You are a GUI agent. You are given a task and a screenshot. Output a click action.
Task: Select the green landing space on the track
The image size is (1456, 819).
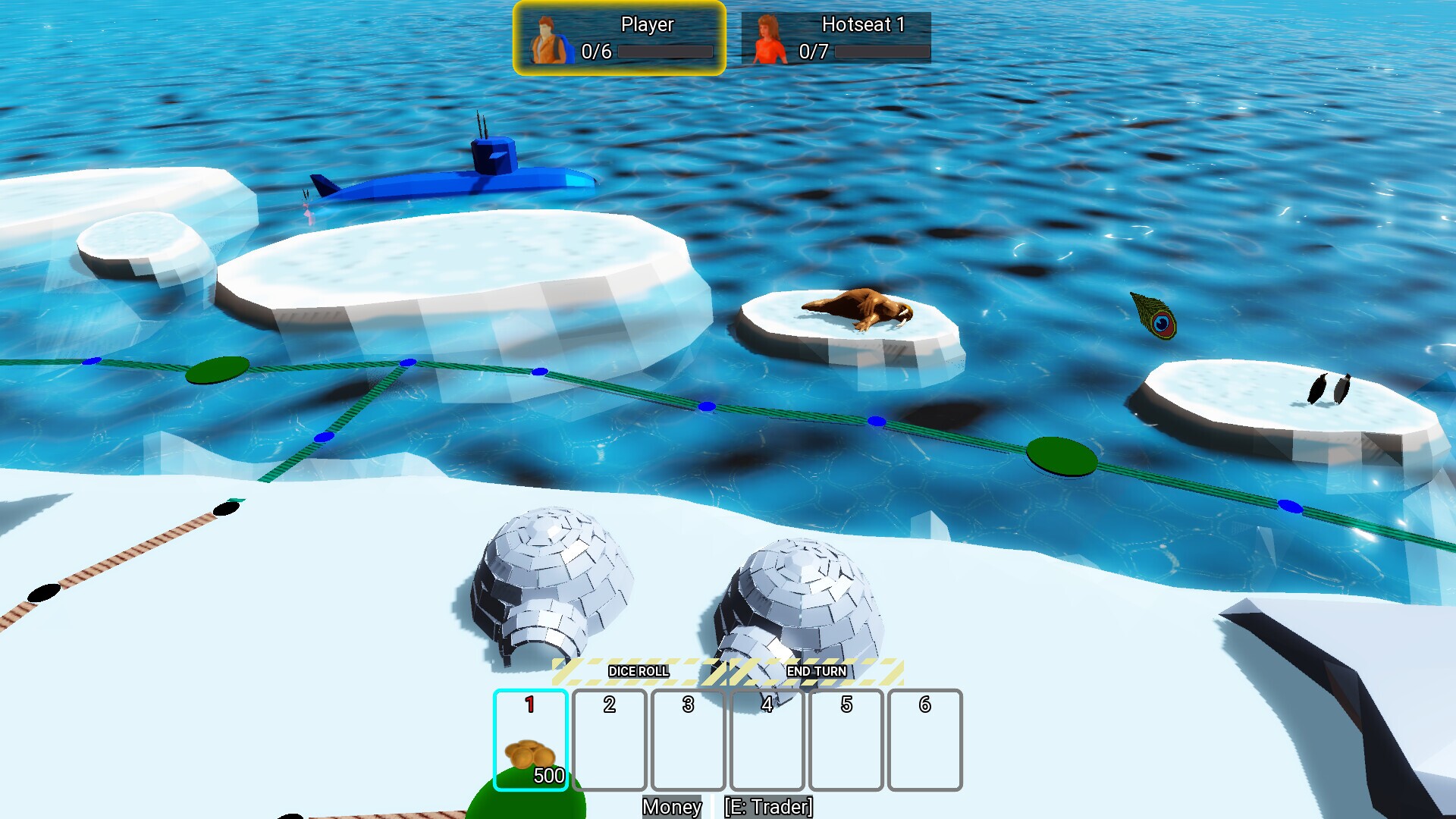pyautogui.click(x=1062, y=455)
